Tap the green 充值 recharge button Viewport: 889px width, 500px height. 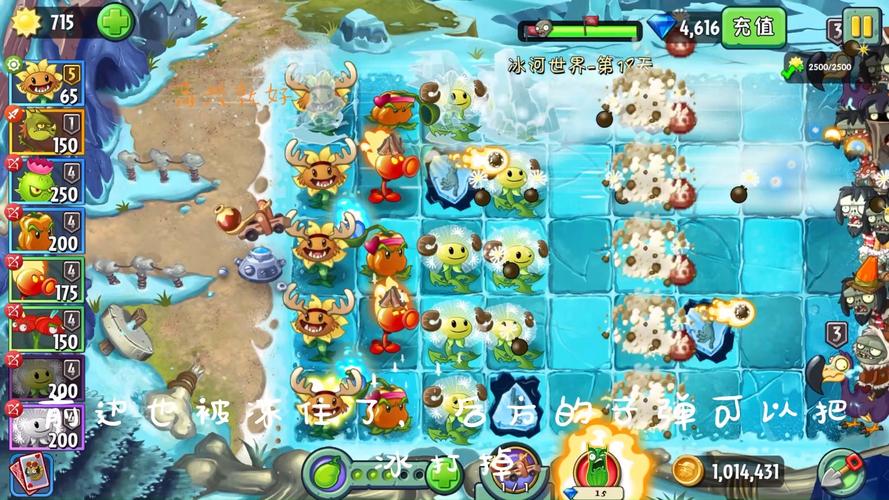753,27
